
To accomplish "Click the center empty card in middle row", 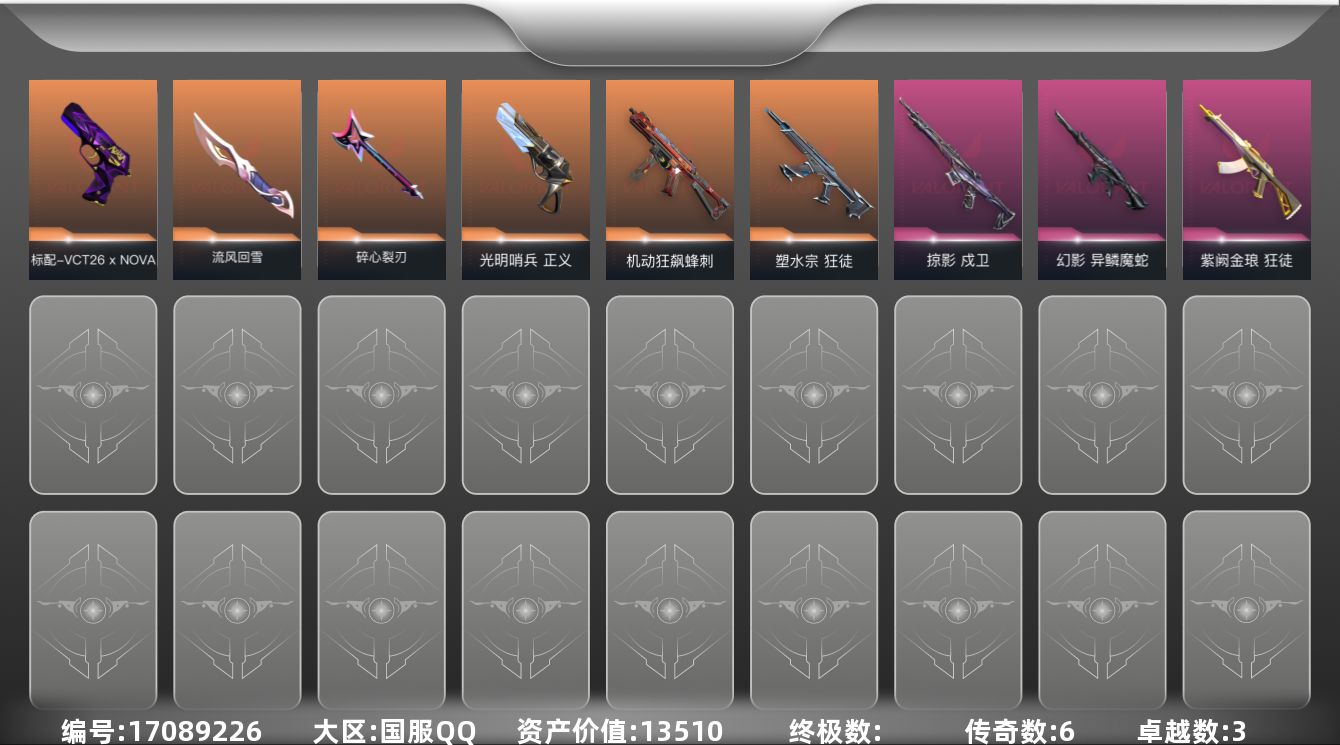I will (669, 395).
